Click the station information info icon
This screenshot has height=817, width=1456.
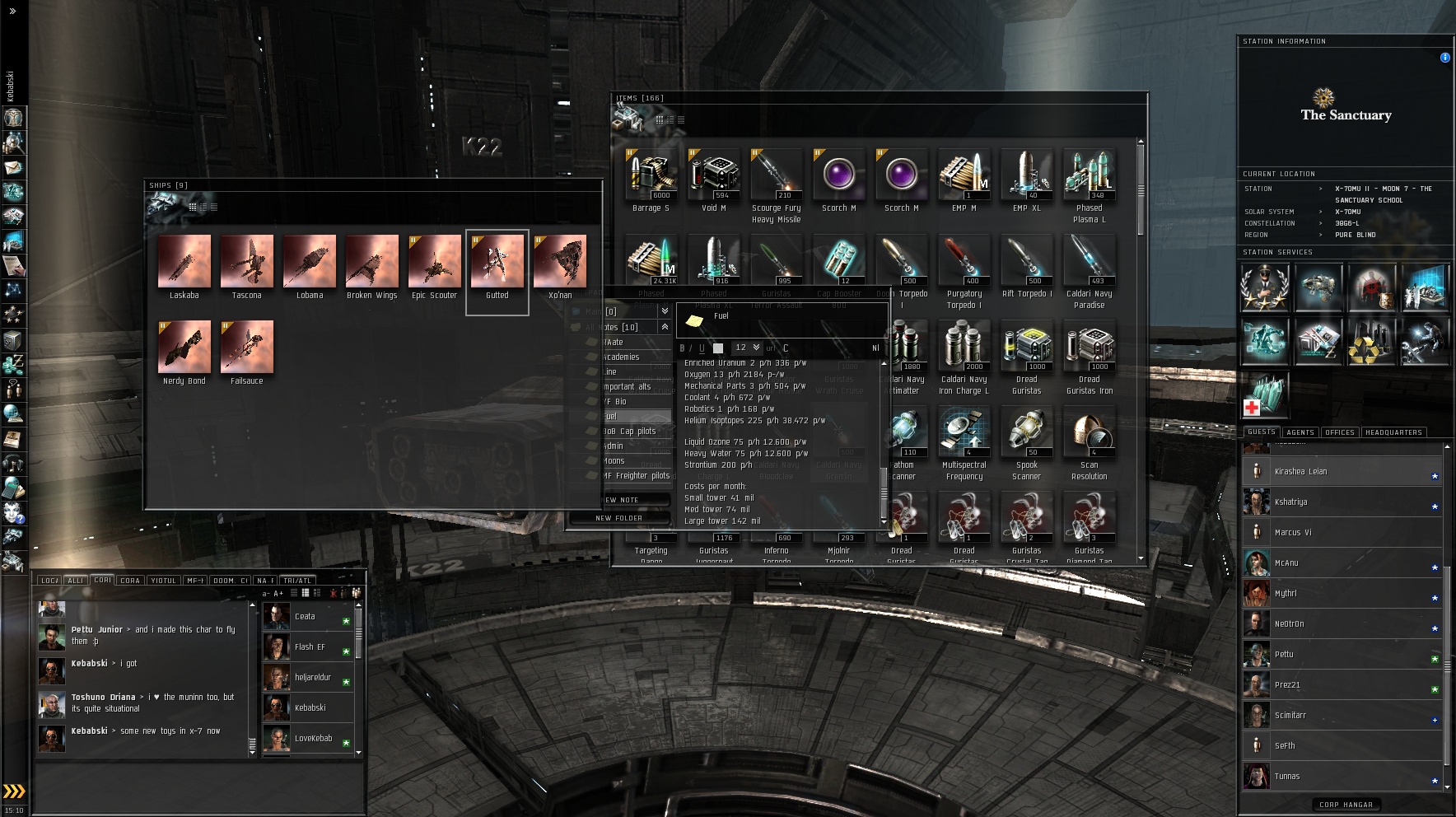(1444, 58)
